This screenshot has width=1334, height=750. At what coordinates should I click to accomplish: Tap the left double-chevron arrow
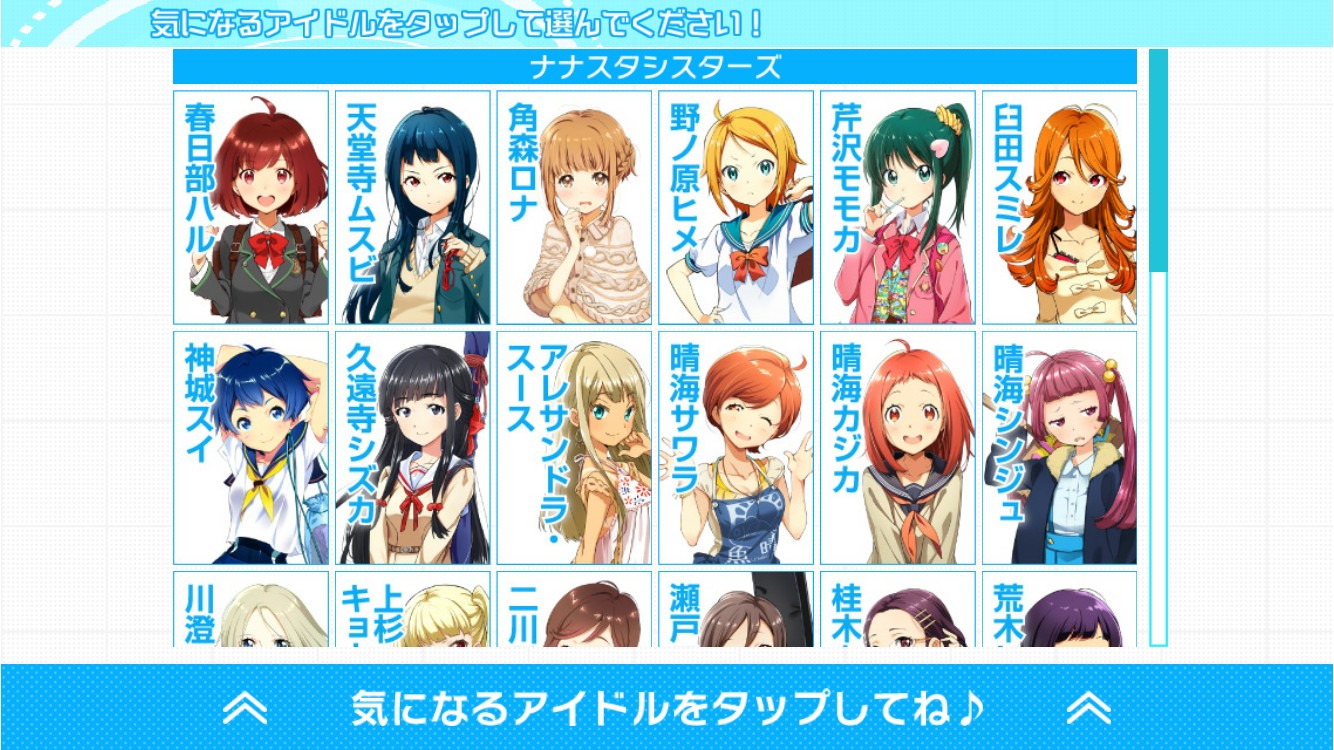click(x=245, y=708)
